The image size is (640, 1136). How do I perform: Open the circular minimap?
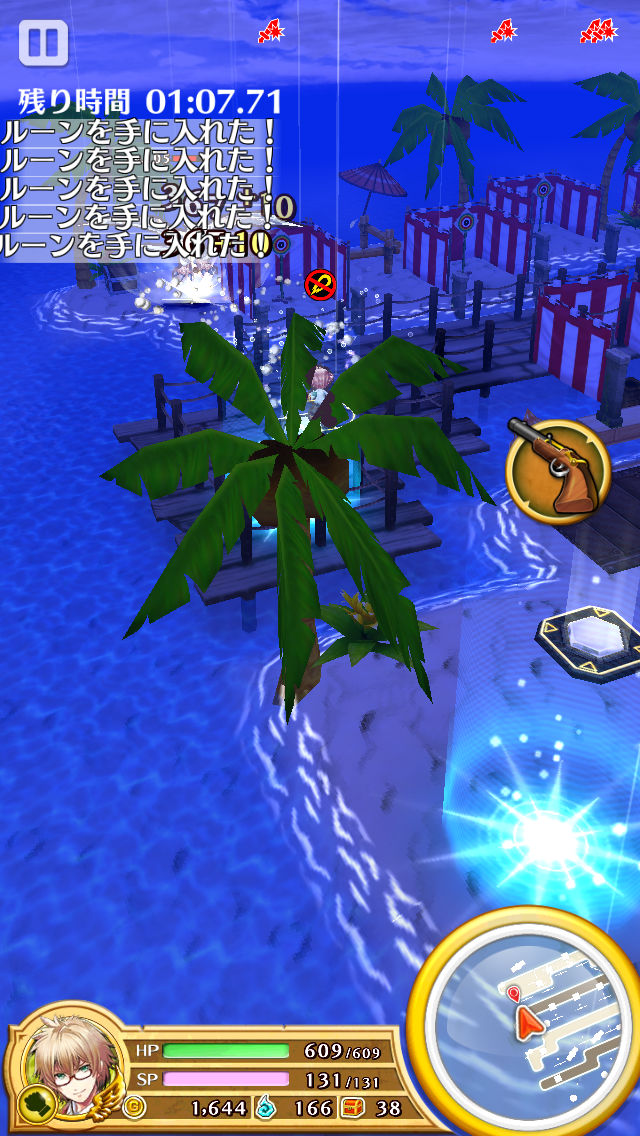pyautogui.click(x=526, y=1020)
